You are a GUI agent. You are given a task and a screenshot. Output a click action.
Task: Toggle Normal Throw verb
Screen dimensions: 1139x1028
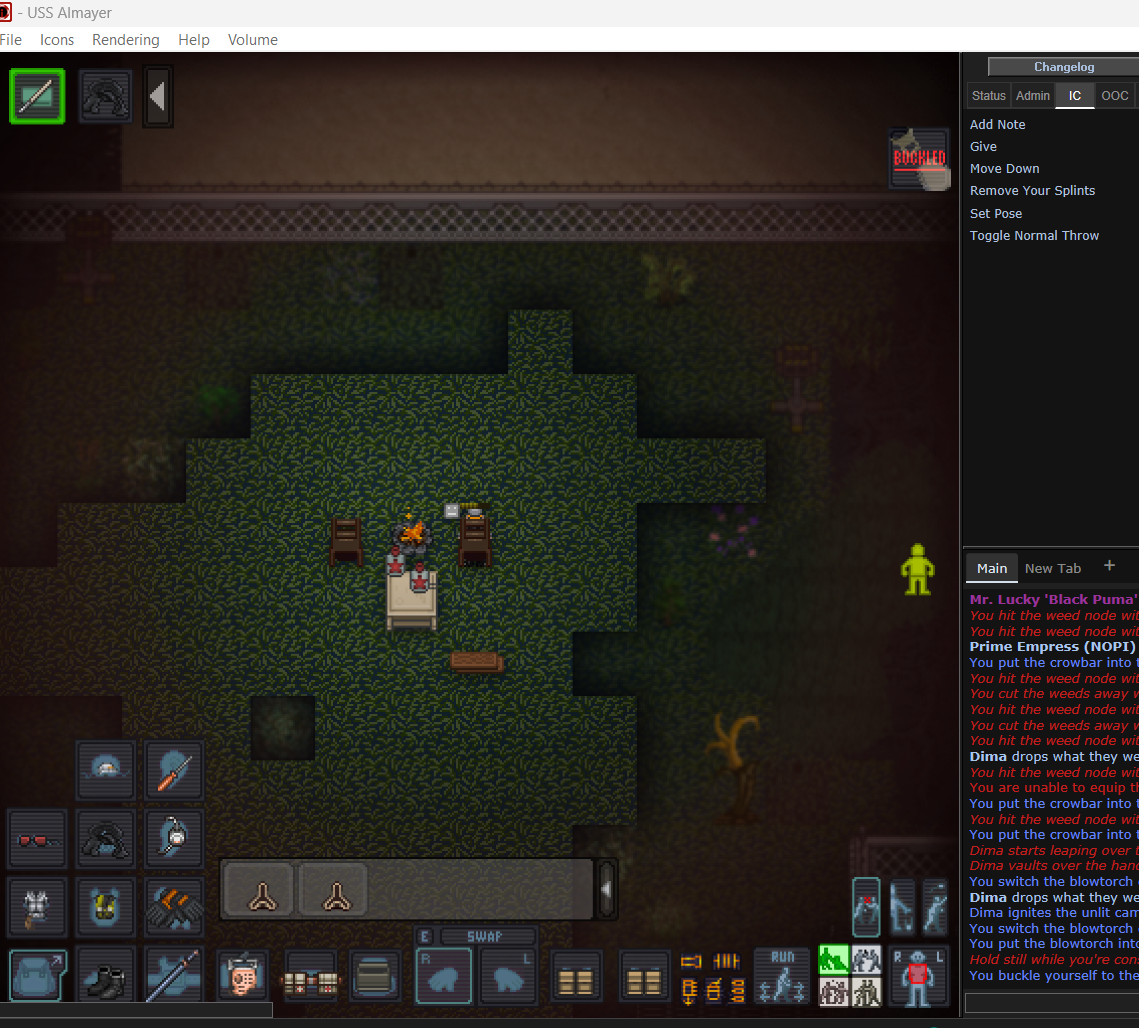[1034, 236]
